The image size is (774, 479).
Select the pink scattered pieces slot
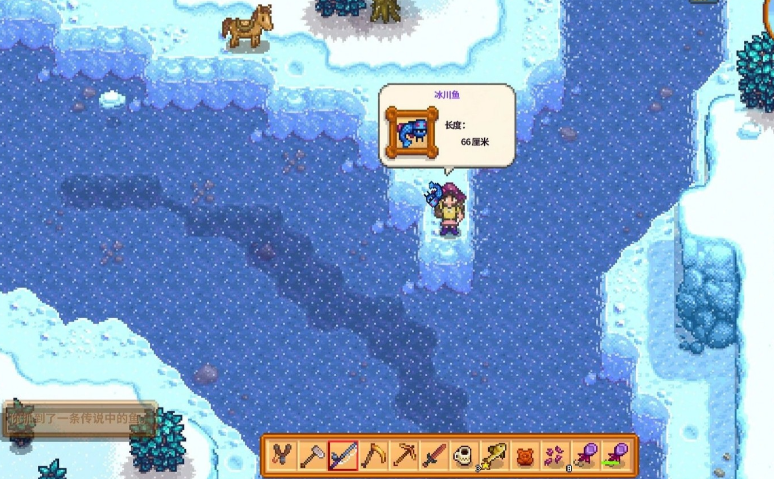tap(554, 456)
